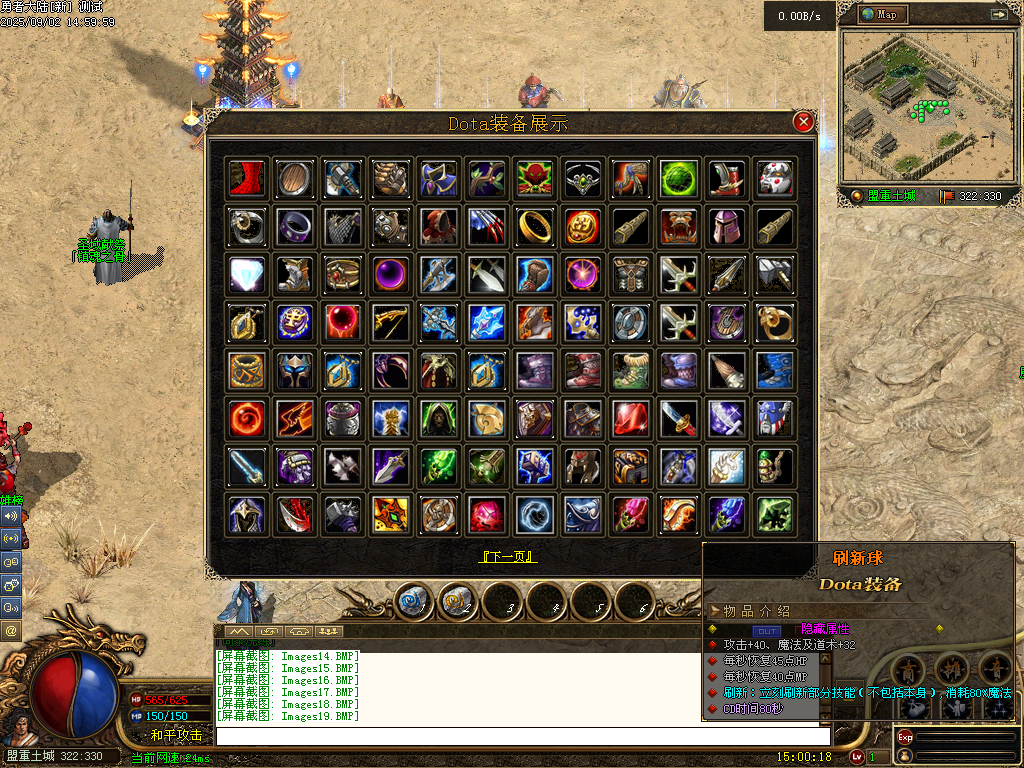The image size is (1024, 768).
Task: Toggle the speaker sound button on left sidebar
Action: (x=11, y=516)
